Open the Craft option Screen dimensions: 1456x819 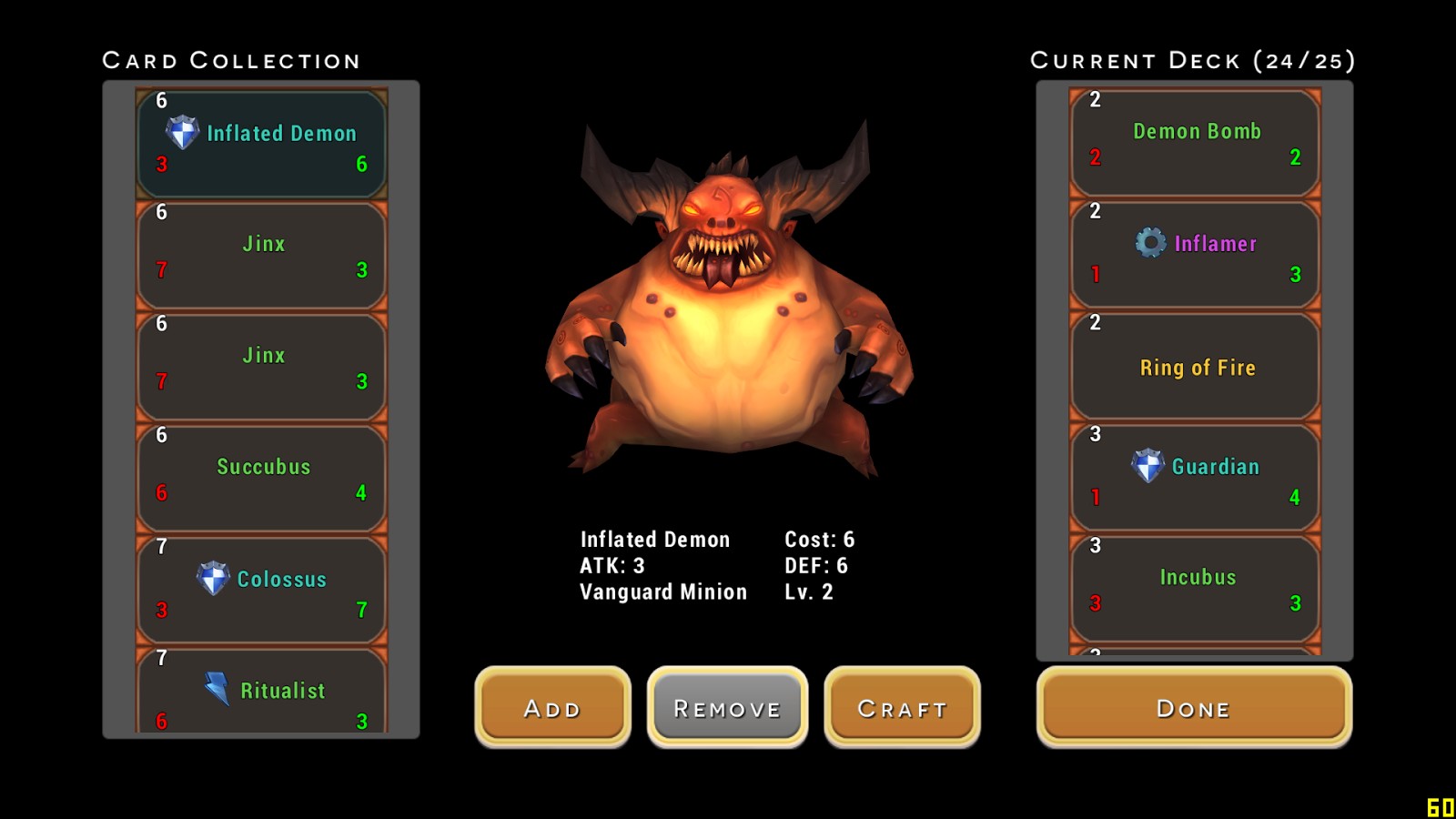pos(902,707)
